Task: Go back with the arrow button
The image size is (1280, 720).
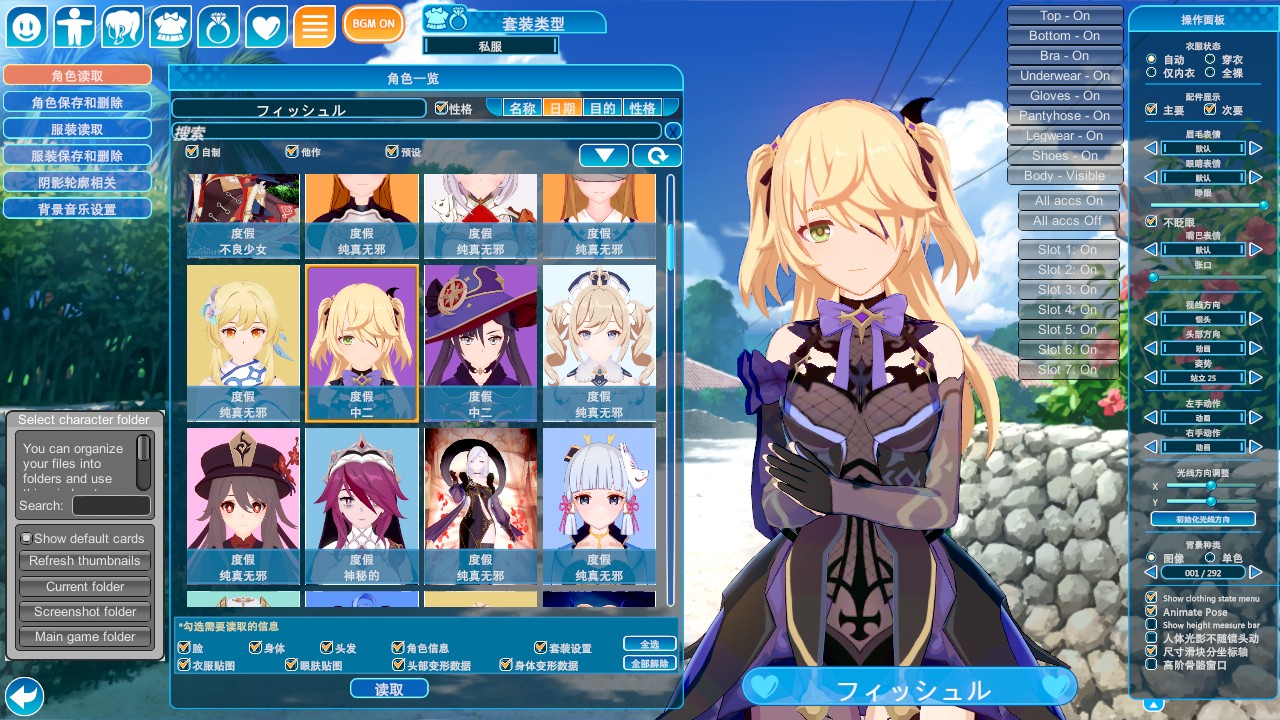Action: point(24,696)
